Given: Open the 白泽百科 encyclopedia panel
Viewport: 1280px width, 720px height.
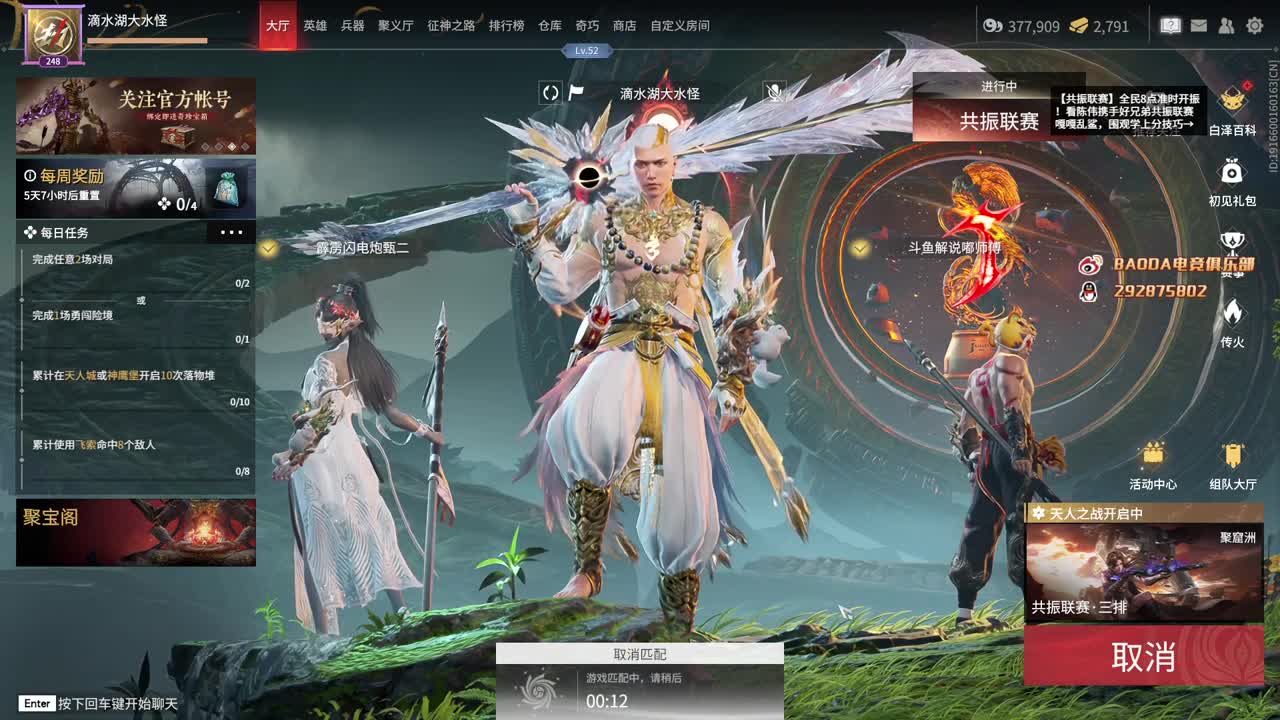Looking at the screenshot, I should pos(1231,100).
